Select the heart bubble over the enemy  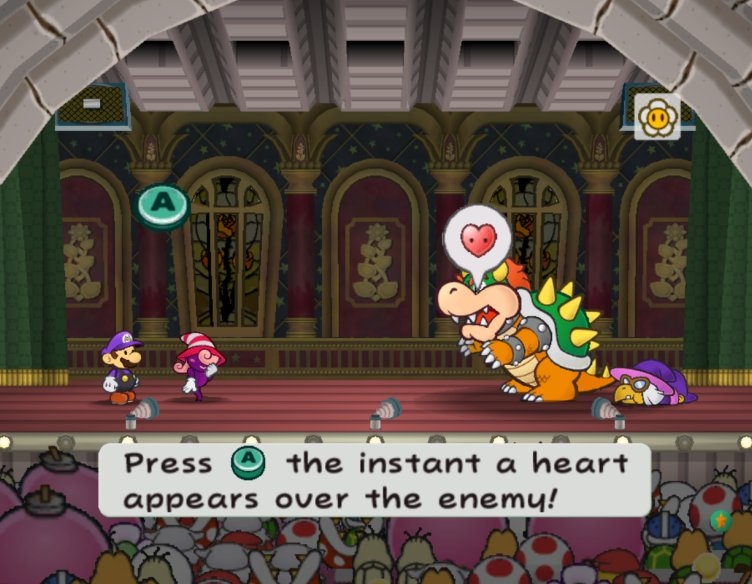coord(478,239)
